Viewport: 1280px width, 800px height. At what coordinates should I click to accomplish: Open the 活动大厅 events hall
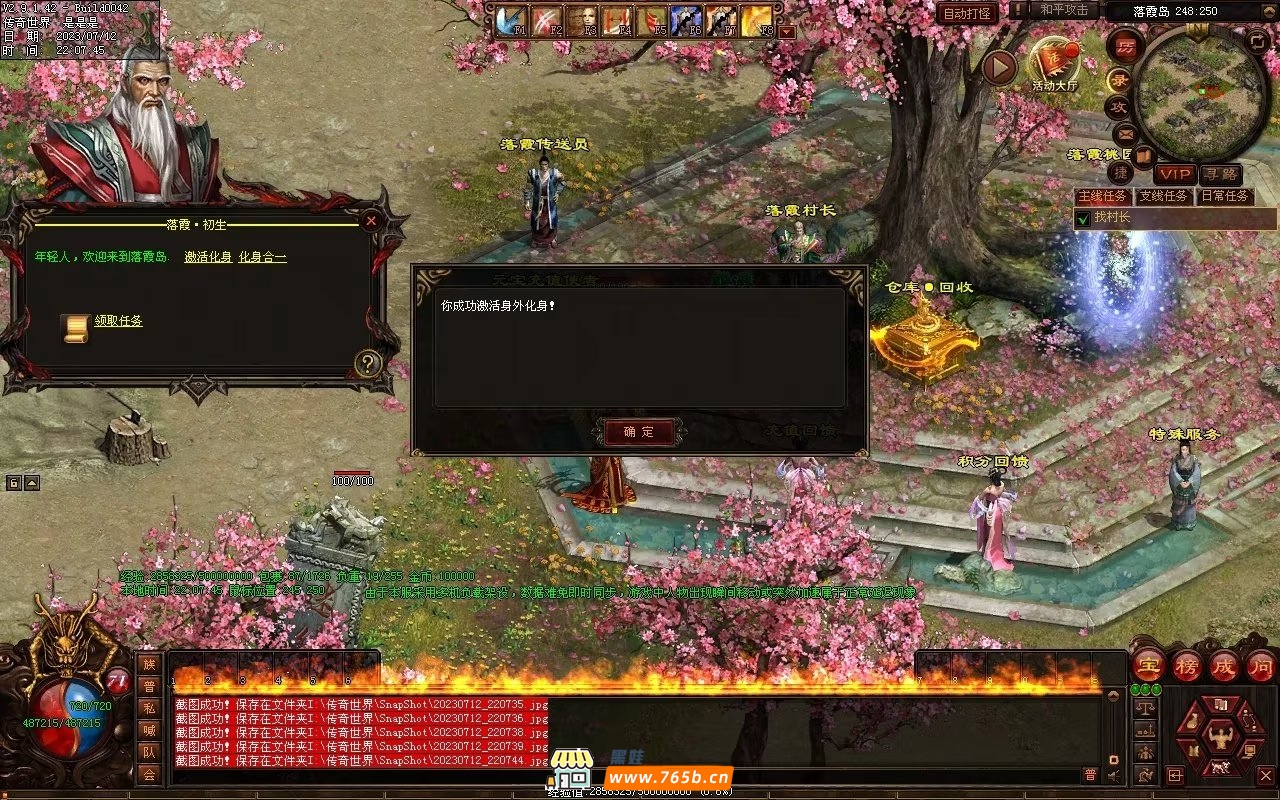pyautogui.click(x=1055, y=63)
